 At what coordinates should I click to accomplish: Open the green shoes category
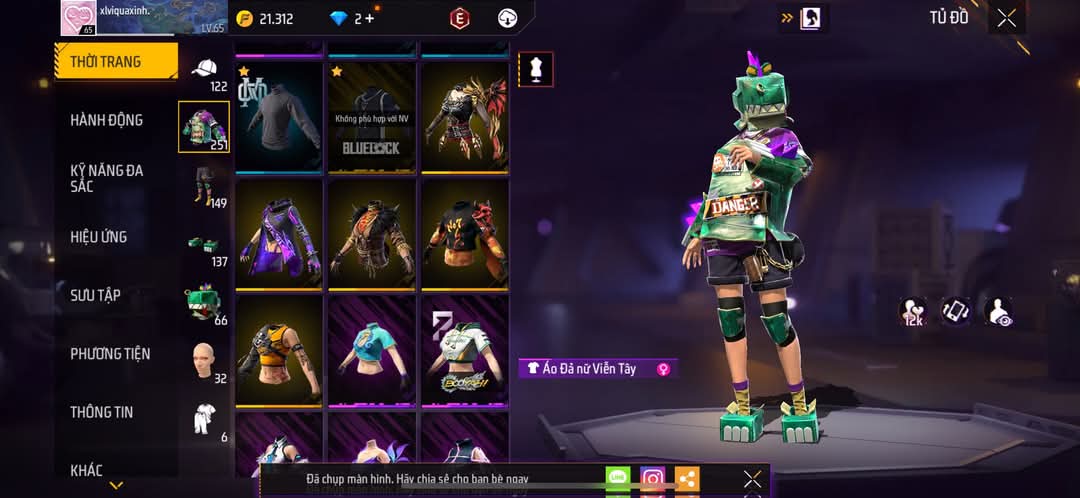(x=204, y=244)
